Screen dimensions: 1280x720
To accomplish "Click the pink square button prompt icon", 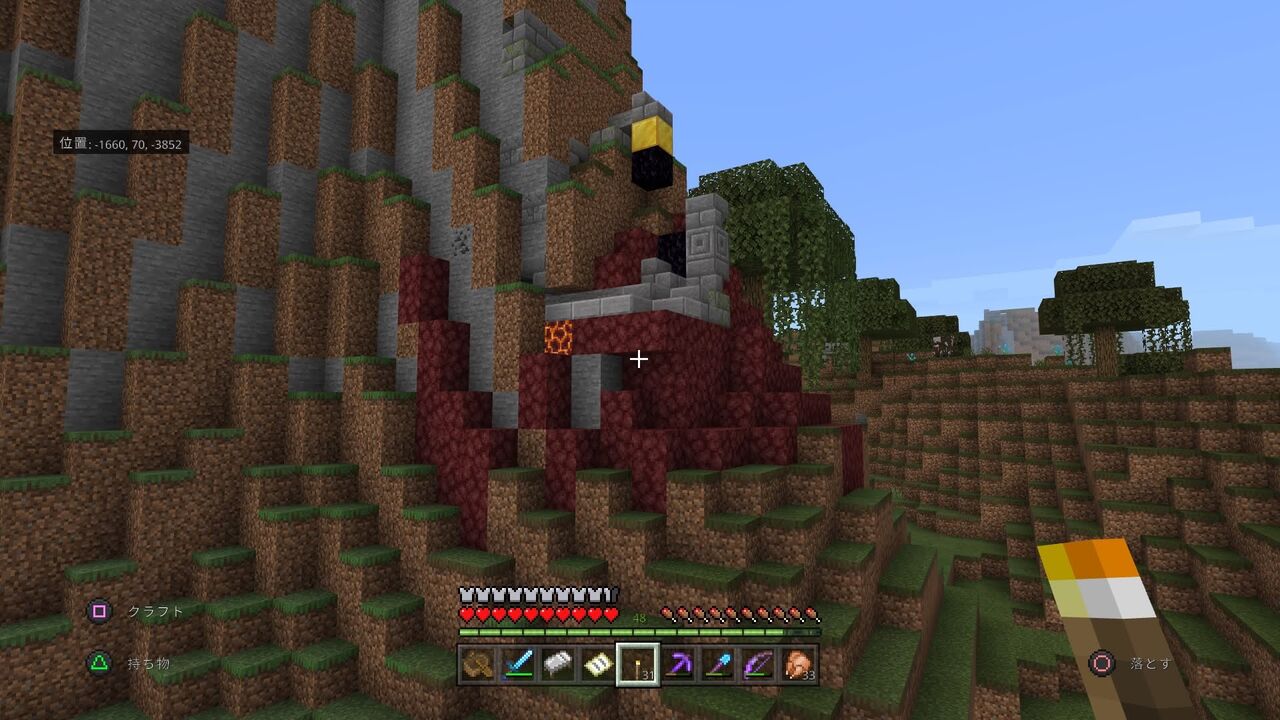I will point(97,610).
